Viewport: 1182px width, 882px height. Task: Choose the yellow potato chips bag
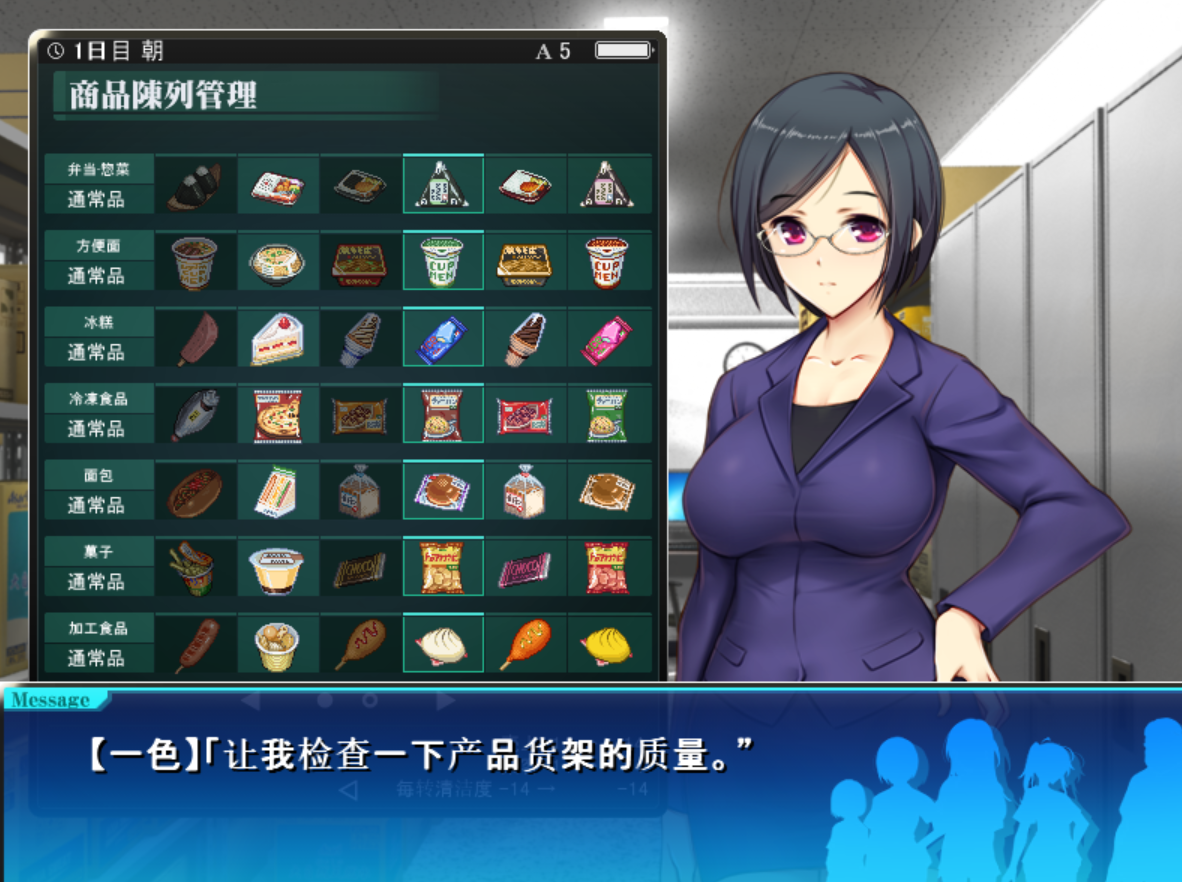pos(442,568)
